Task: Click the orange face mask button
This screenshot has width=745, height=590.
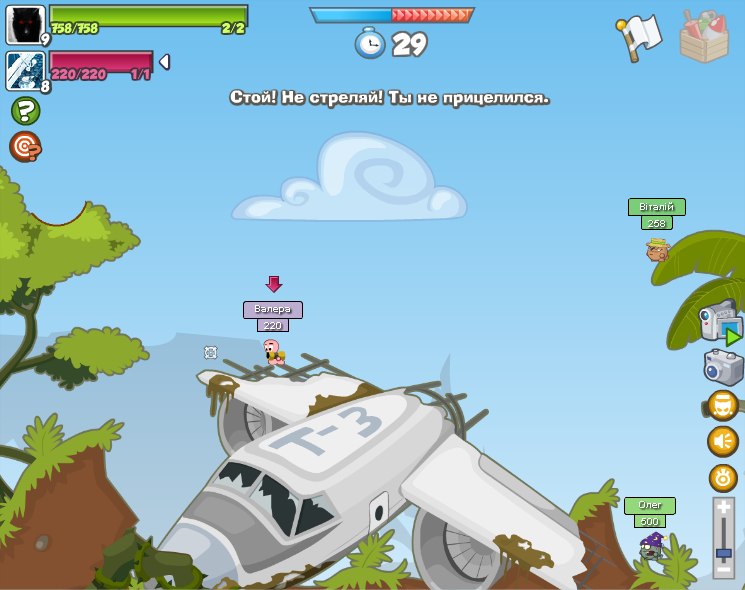Action: click(x=722, y=405)
